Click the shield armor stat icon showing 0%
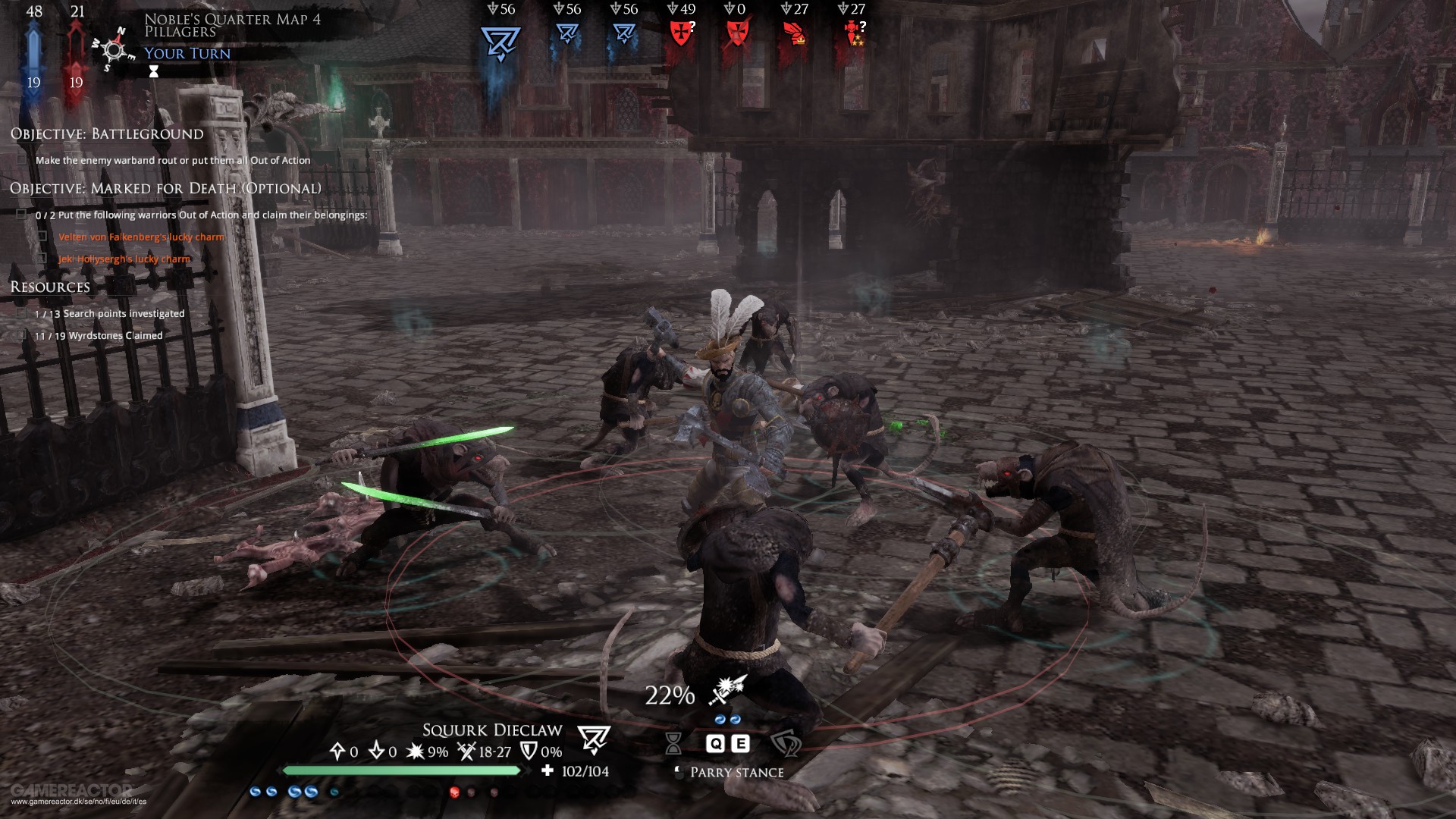Viewport: 1456px width, 819px height. 526,752
